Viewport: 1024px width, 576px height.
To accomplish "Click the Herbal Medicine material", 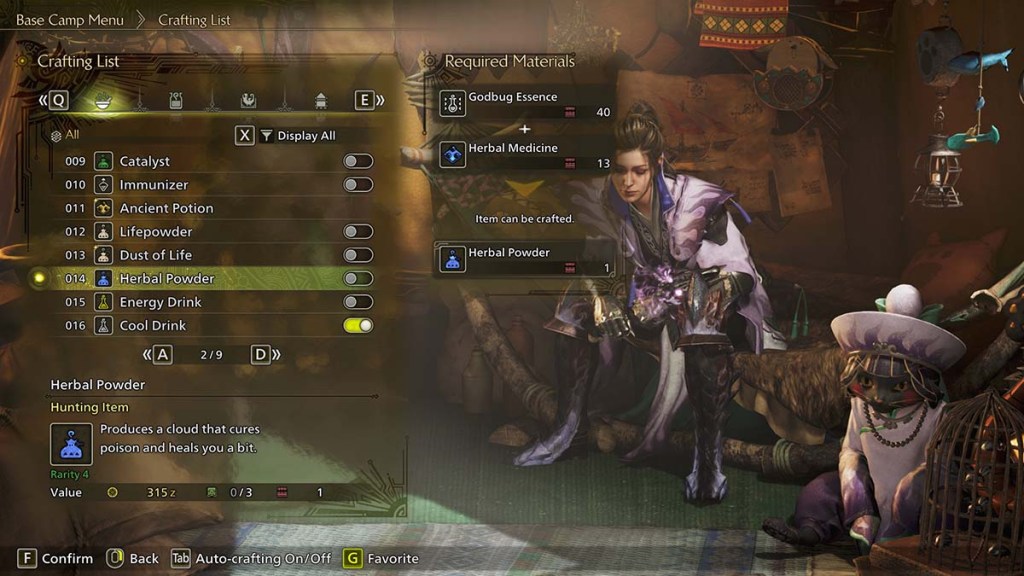I will tap(524, 154).
